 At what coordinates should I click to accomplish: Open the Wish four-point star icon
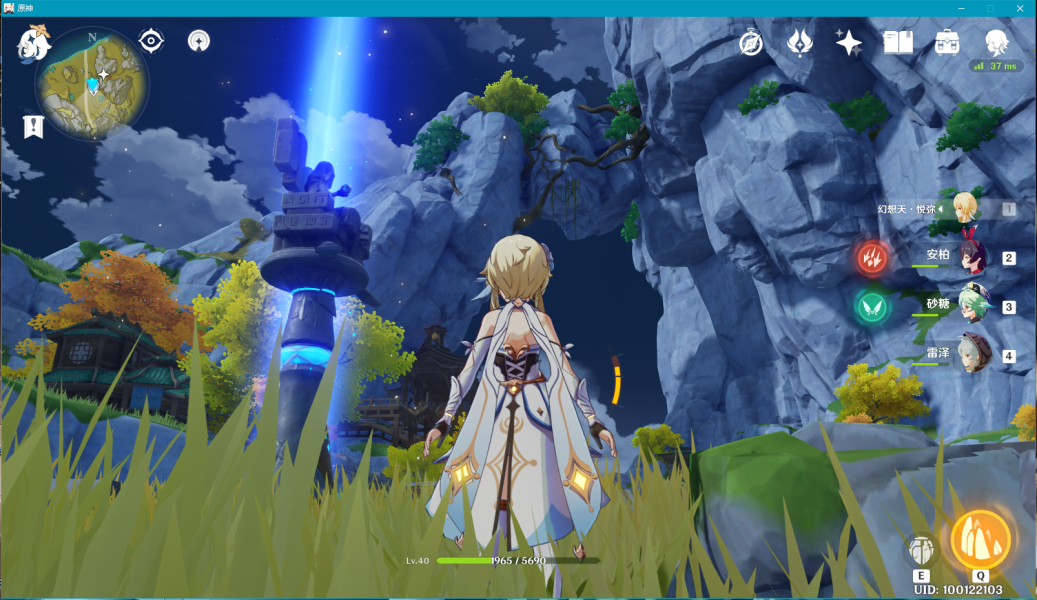pyautogui.click(x=849, y=42)
